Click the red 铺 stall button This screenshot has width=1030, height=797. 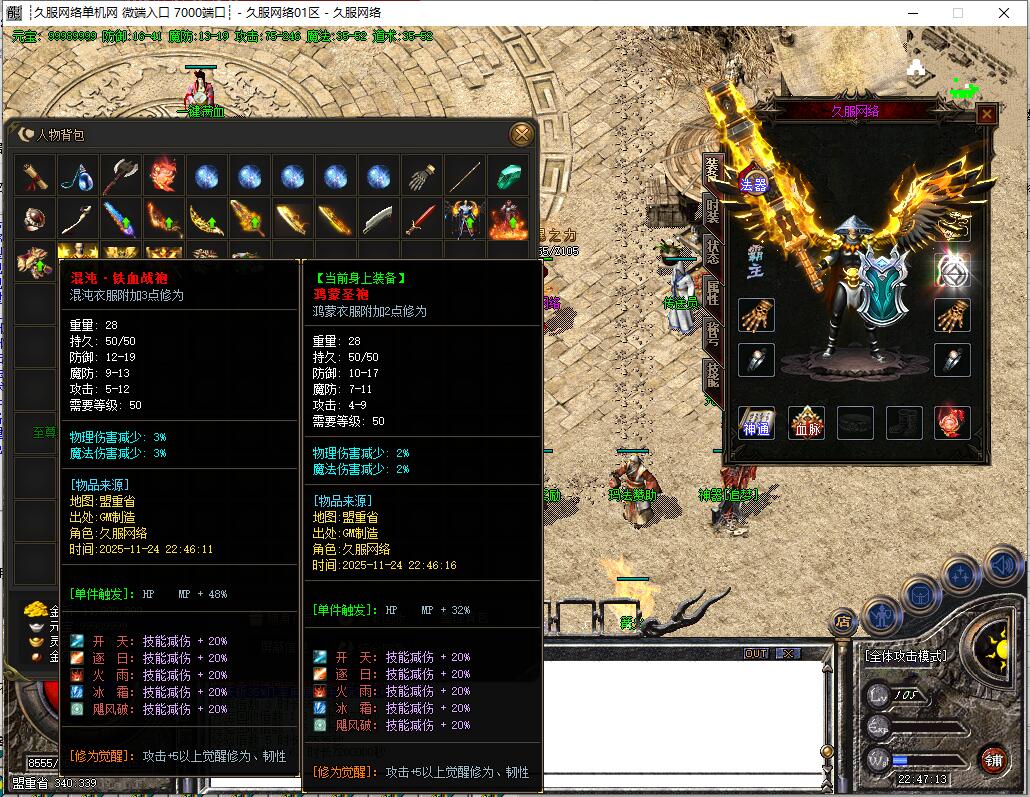992,757
